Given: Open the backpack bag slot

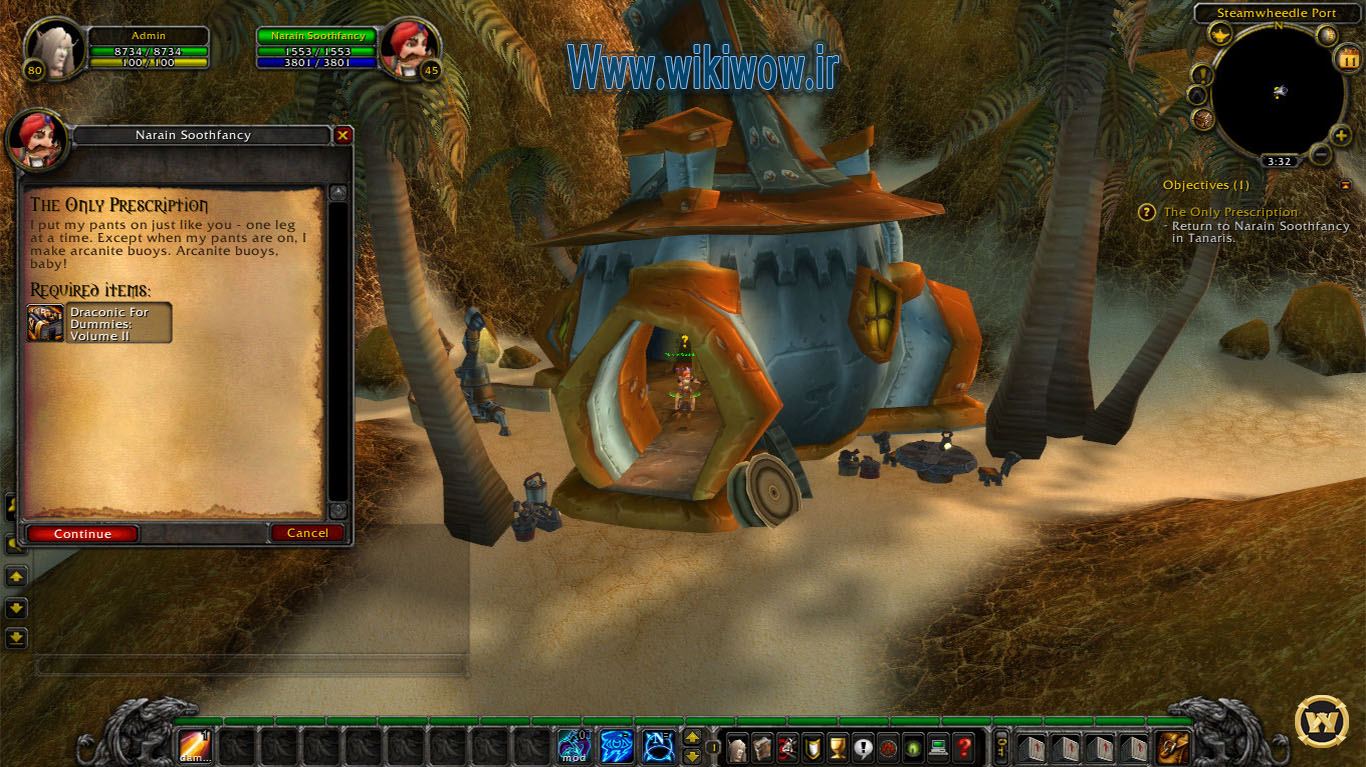Looking at the screenshot, I should point(1174,747).
